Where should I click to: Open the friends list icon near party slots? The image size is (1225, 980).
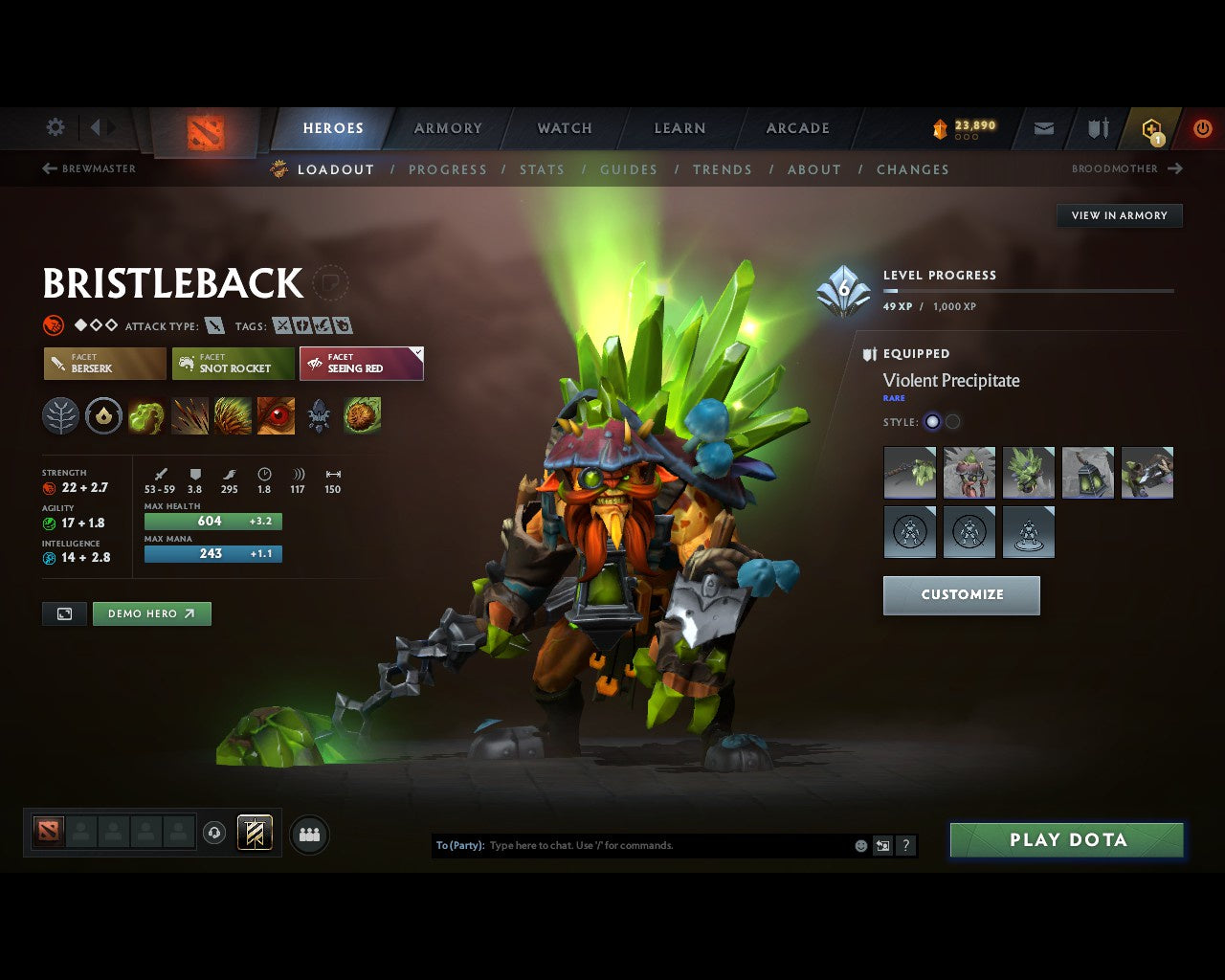pos(308,834)
